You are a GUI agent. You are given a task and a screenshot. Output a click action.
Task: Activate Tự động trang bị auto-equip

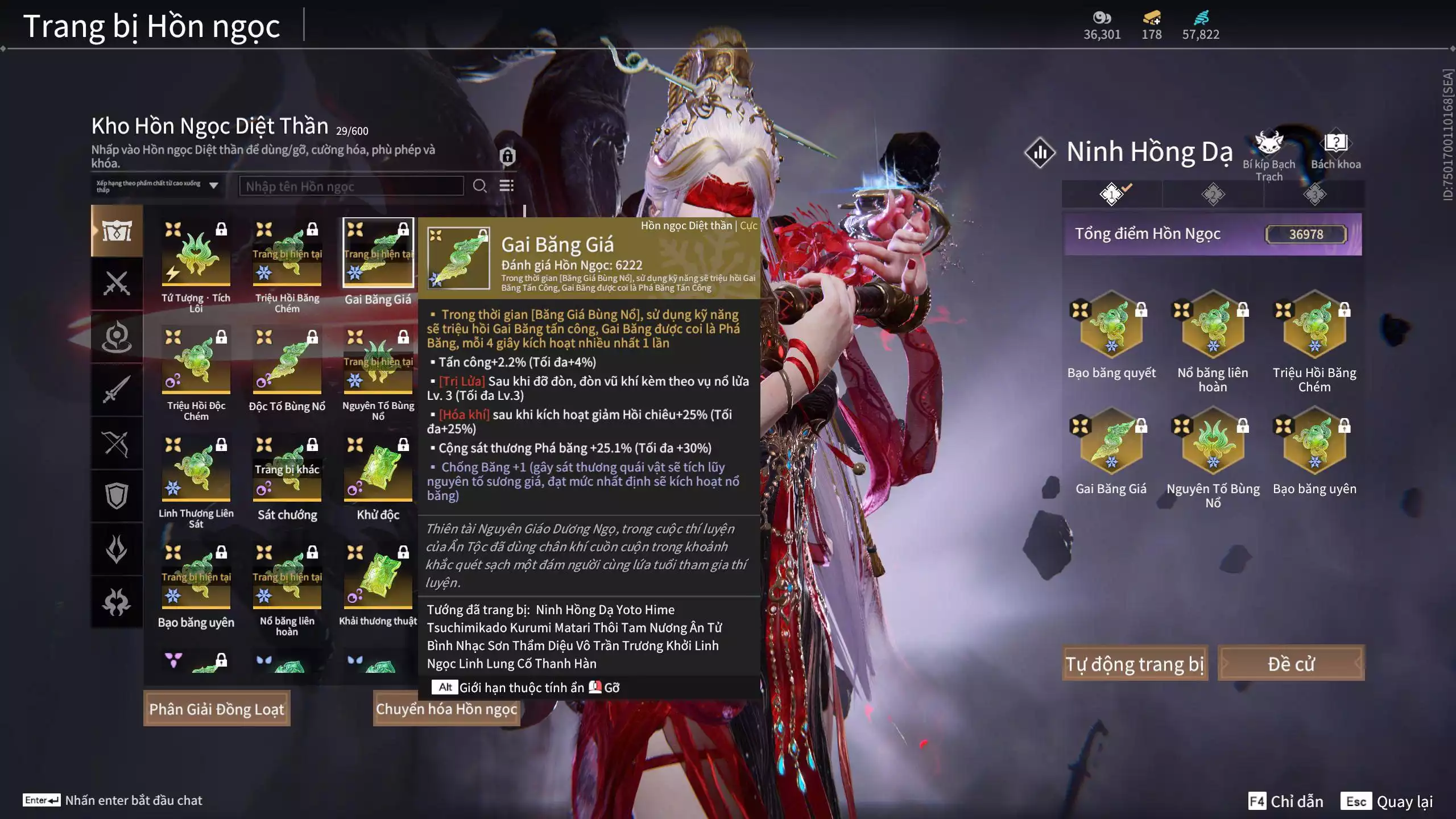pos(1135,663)
